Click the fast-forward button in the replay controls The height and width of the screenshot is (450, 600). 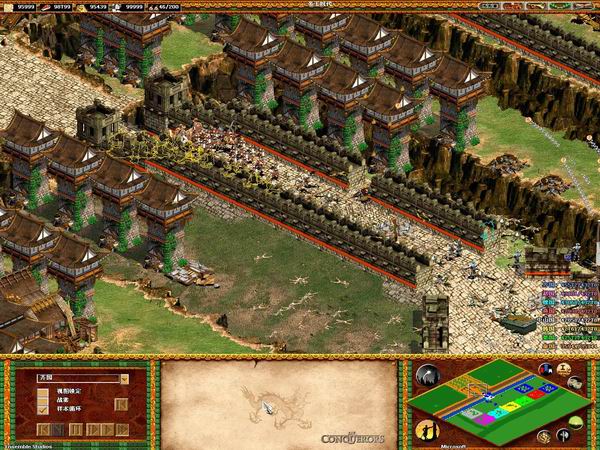point(107,429)
